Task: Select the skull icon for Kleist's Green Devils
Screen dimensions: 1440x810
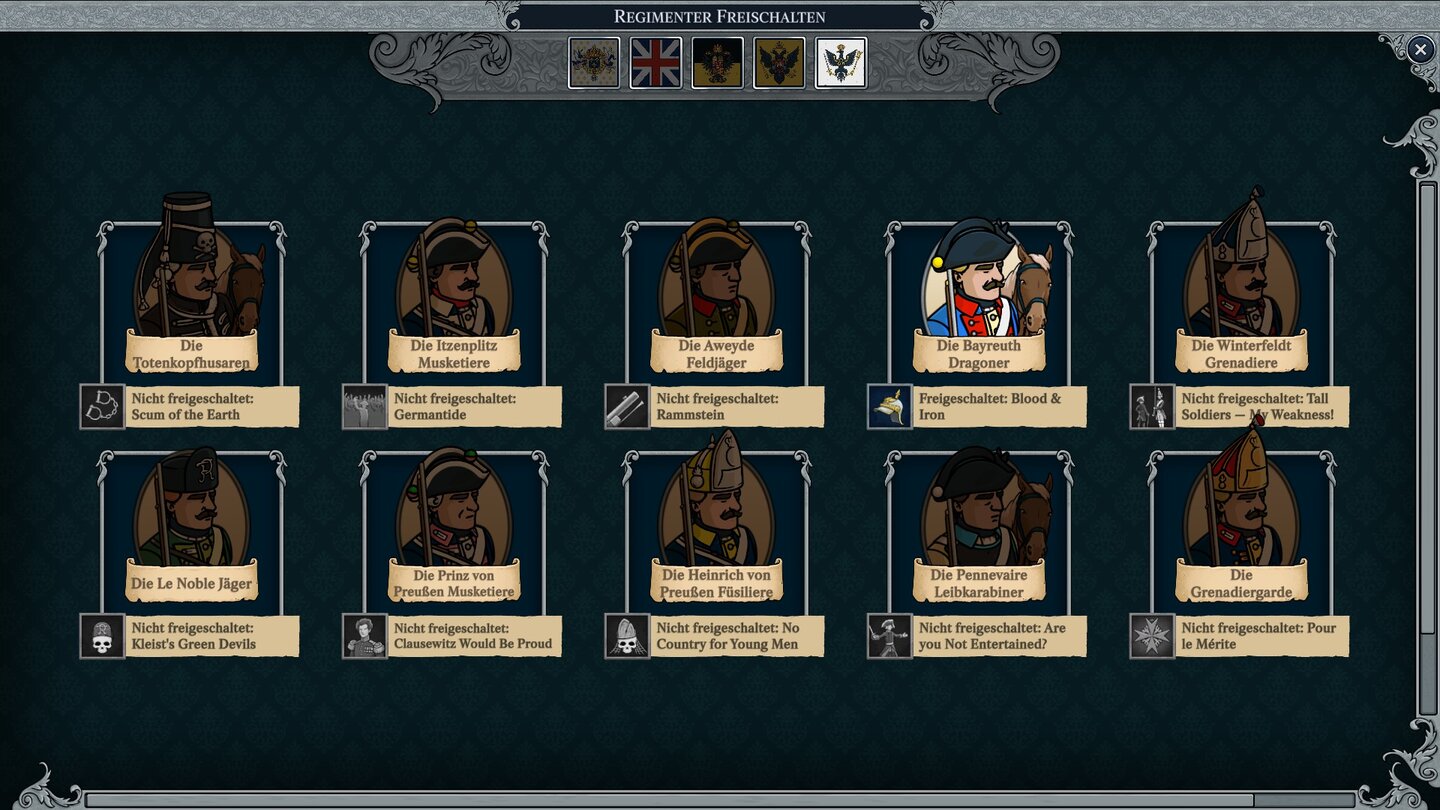Action: pyautogui.click(x=101, y=636)
